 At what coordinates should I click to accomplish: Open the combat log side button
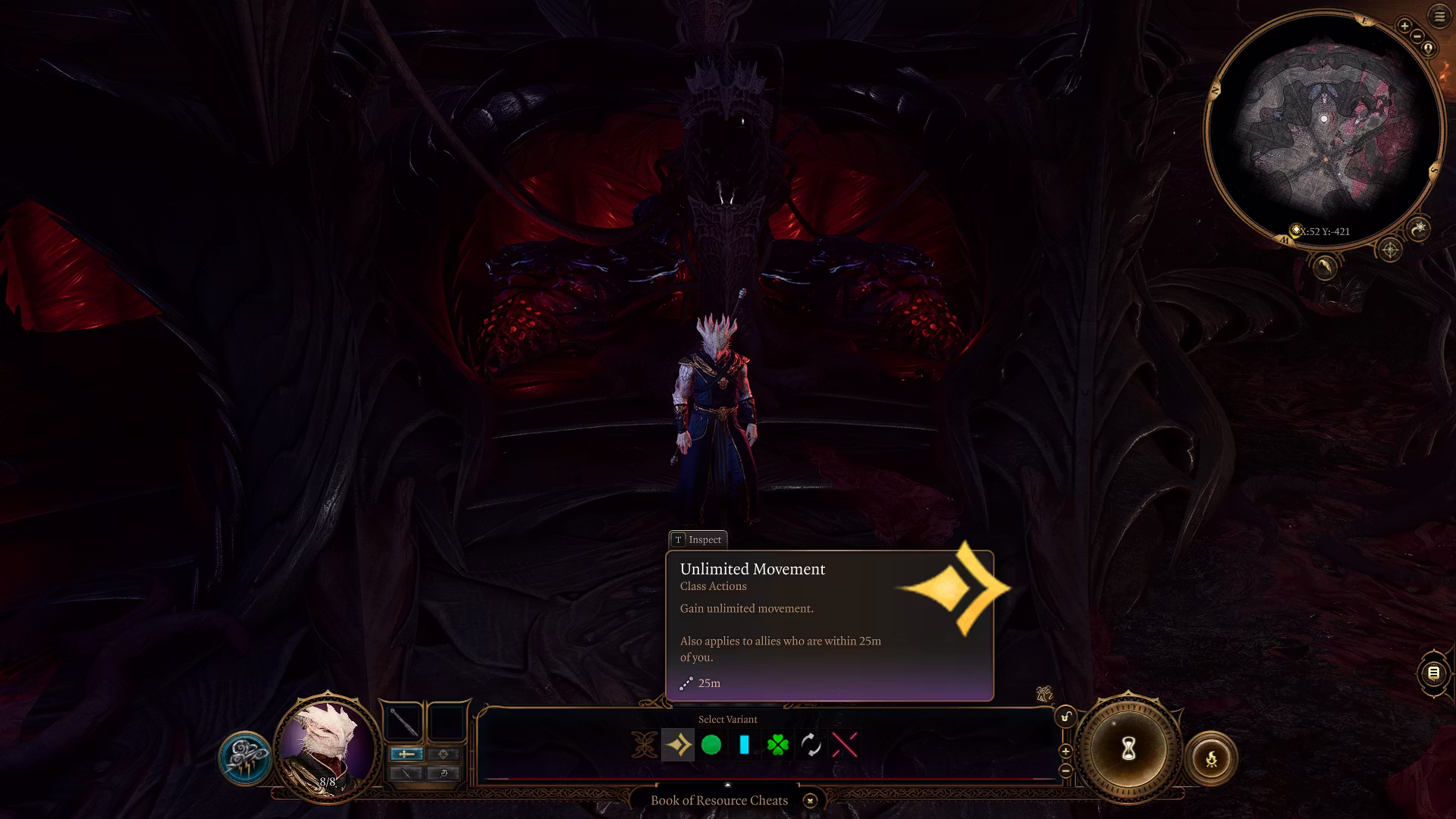point(1433,673)
